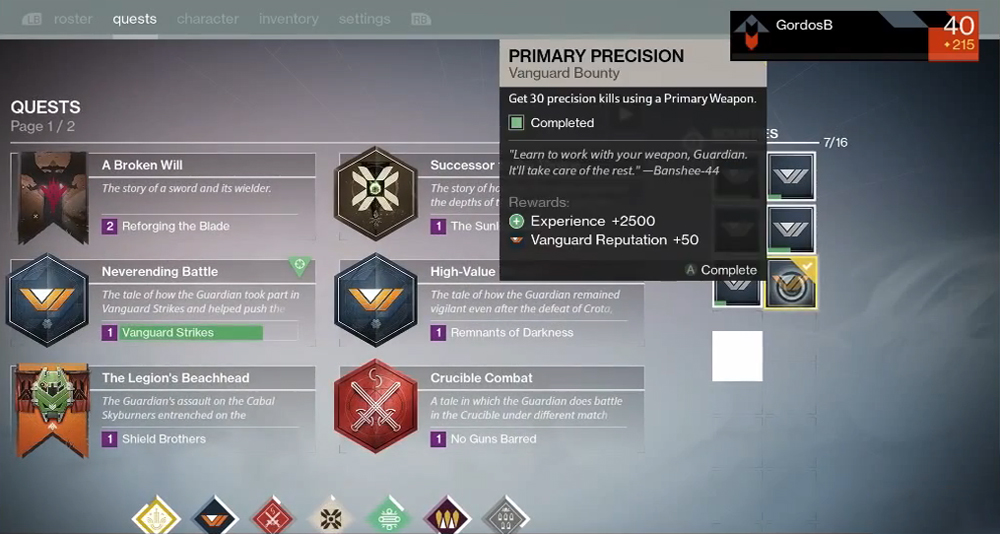
Task: Choose the cream diamond cross-emblem icon
Action: tap(331, 518)
